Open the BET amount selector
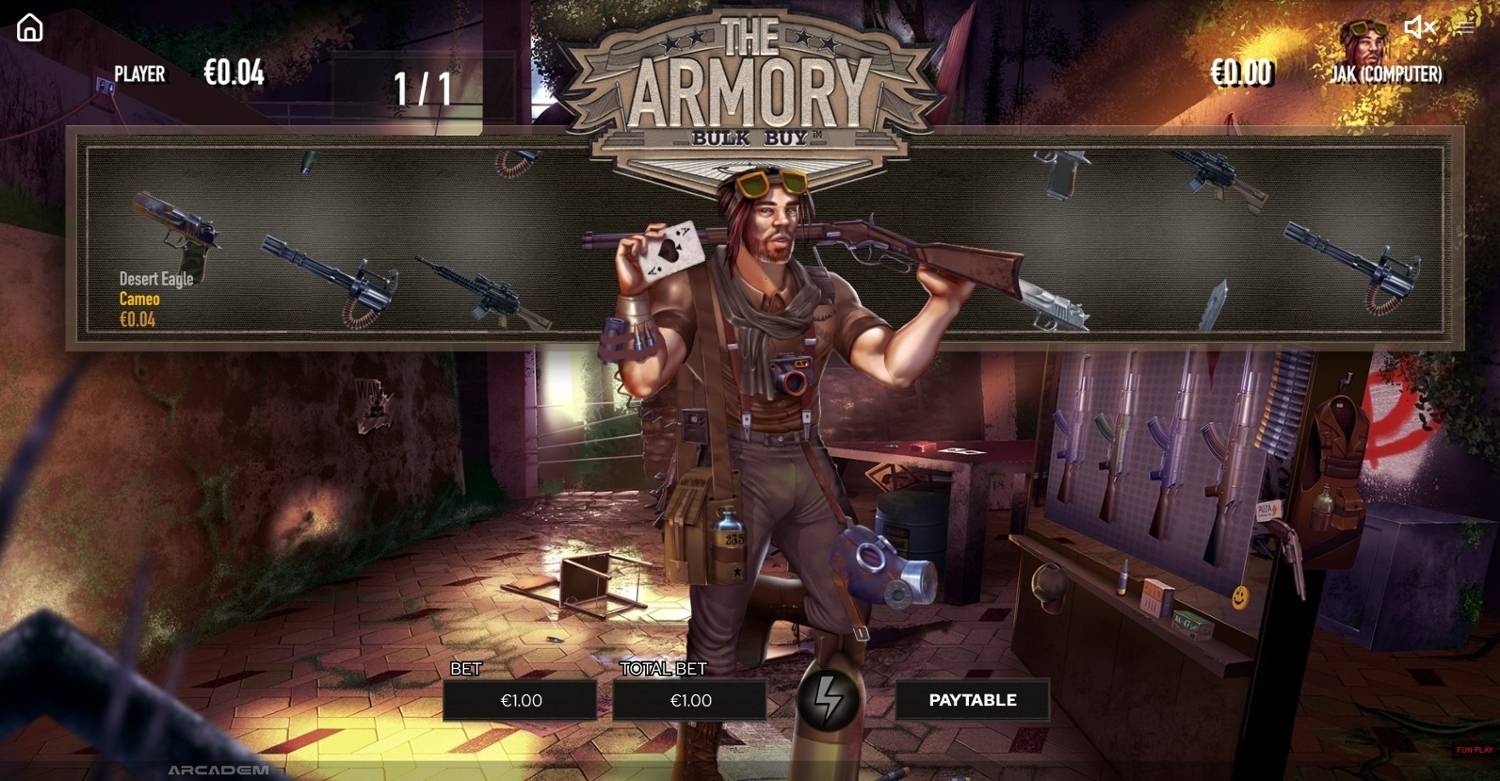 [x=522, y=700]
